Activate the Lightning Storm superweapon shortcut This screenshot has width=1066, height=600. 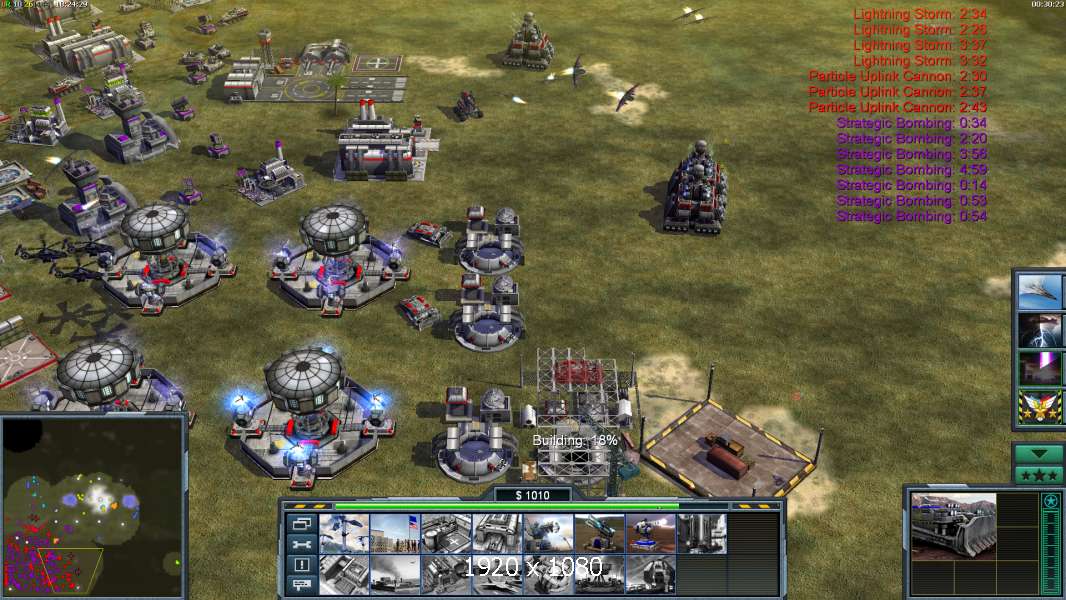[1040, 330]
